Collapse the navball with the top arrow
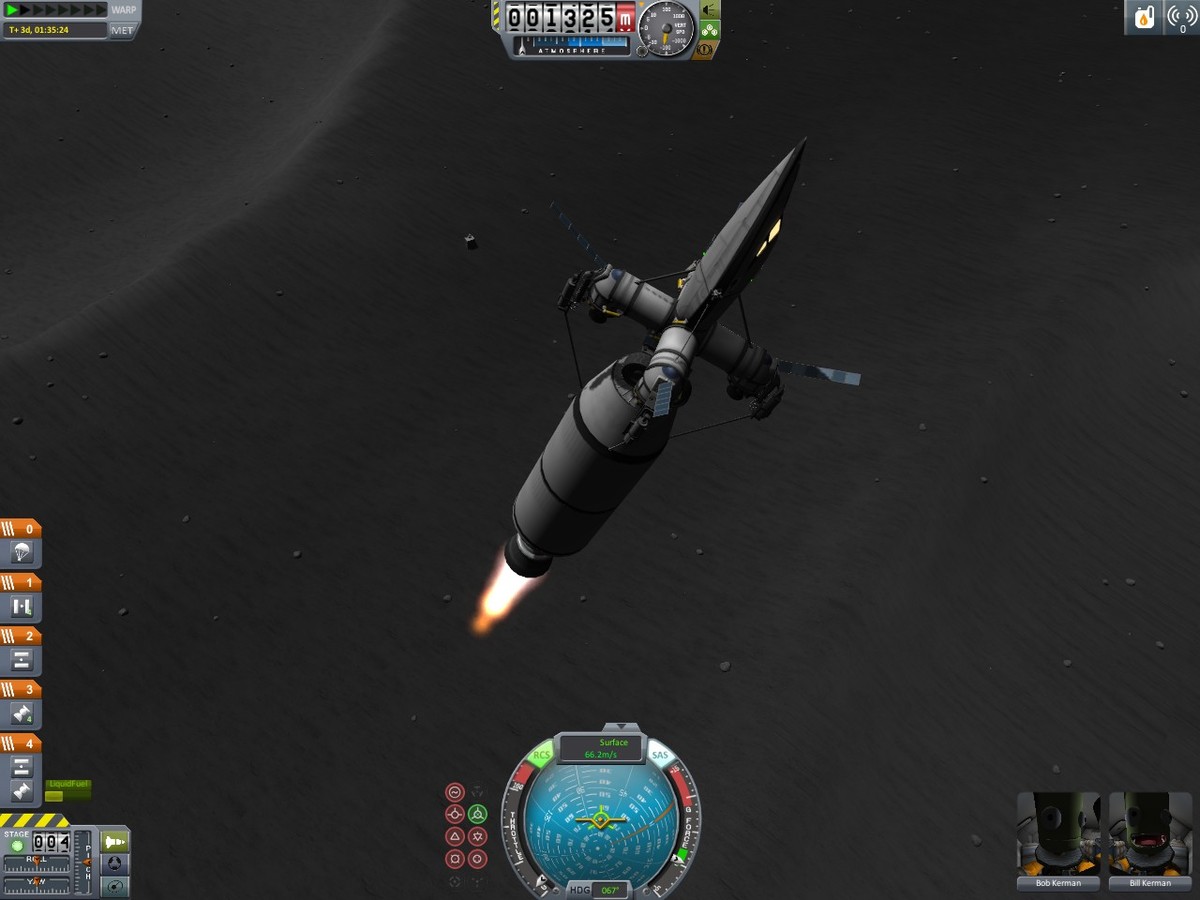This screenshot has height=900, width=1200. tap(622, 727)
